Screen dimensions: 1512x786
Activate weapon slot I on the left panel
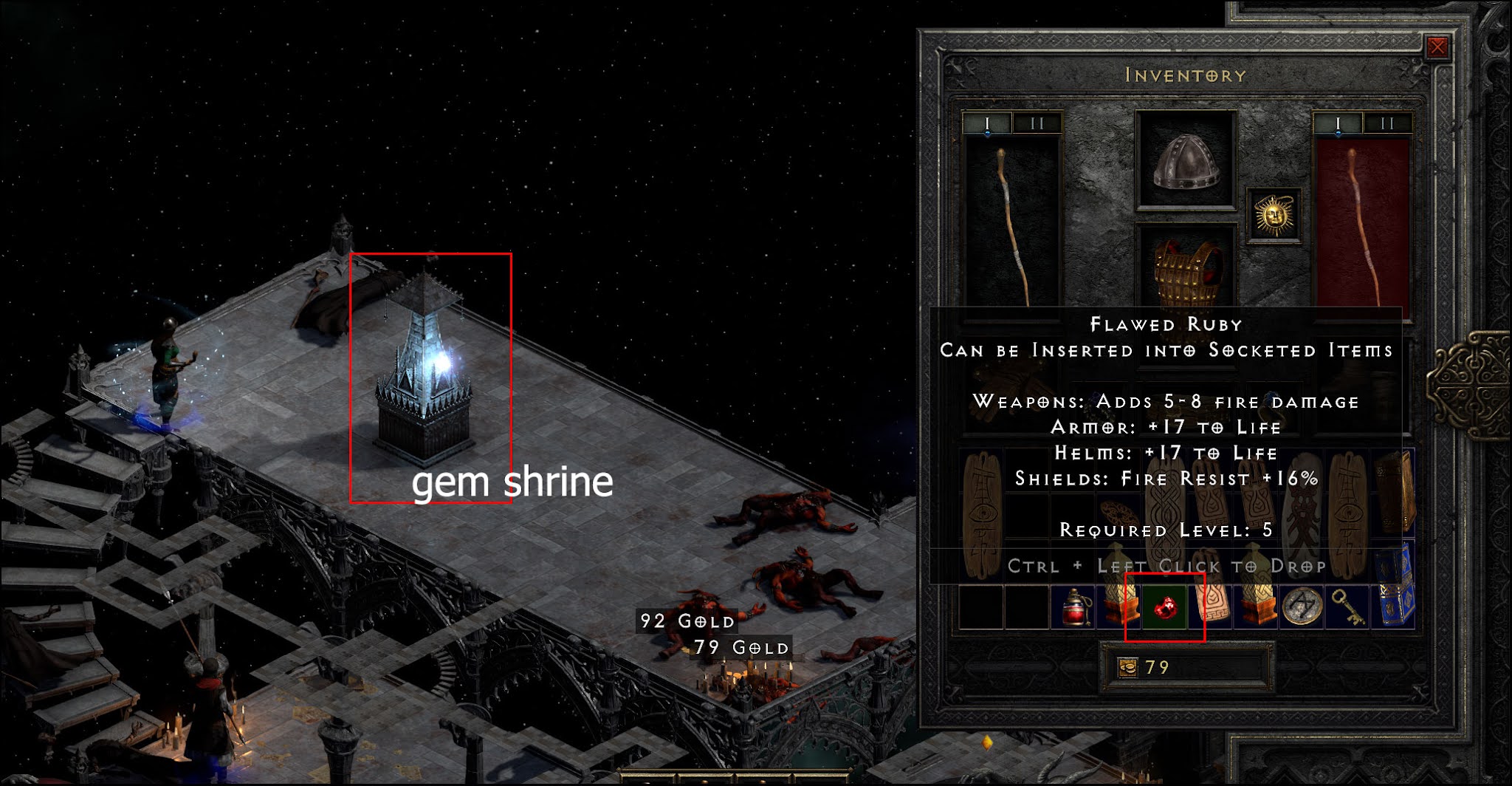(x=986, y=123)
